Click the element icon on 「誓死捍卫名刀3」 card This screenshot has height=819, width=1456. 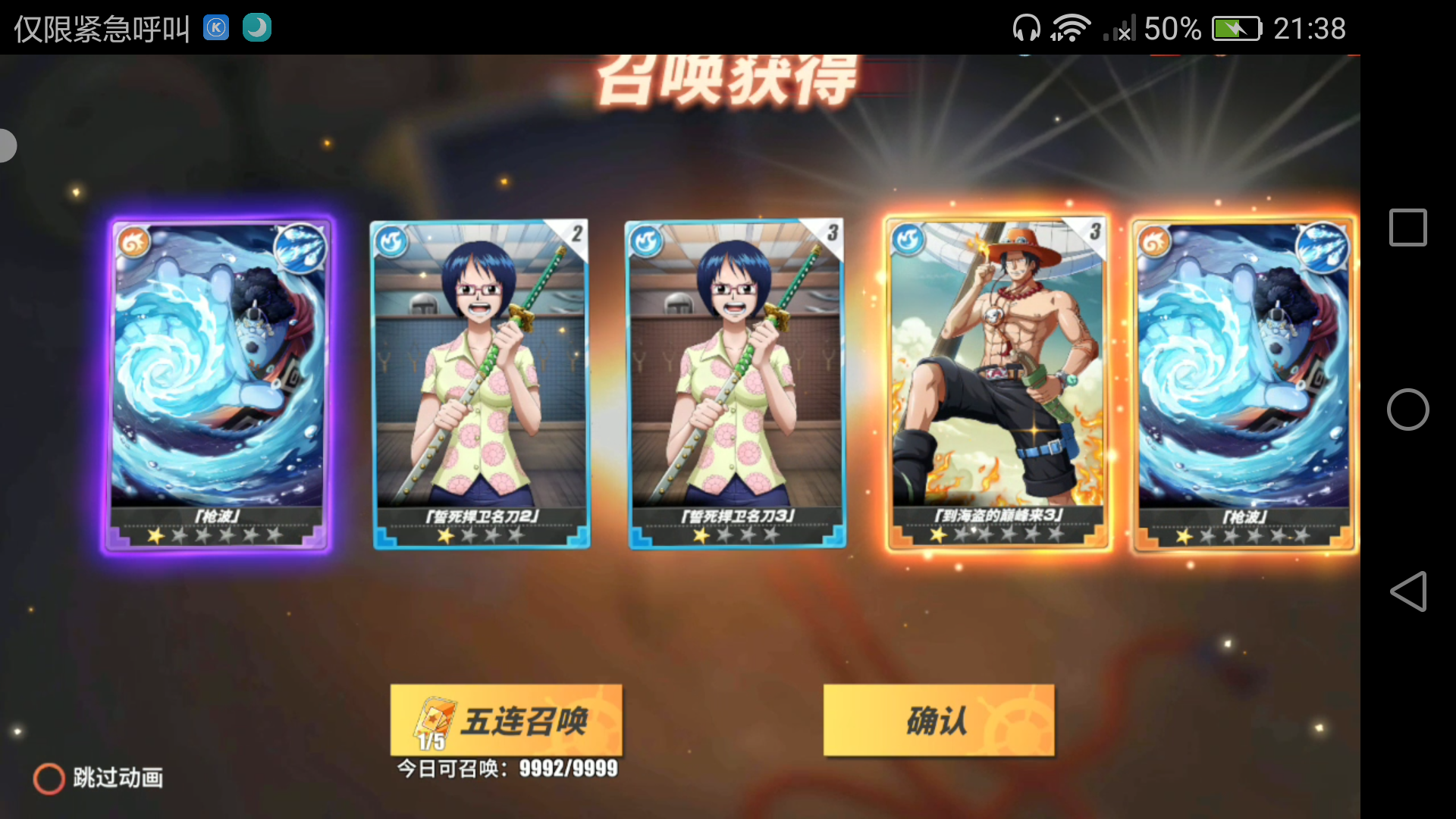645,237
